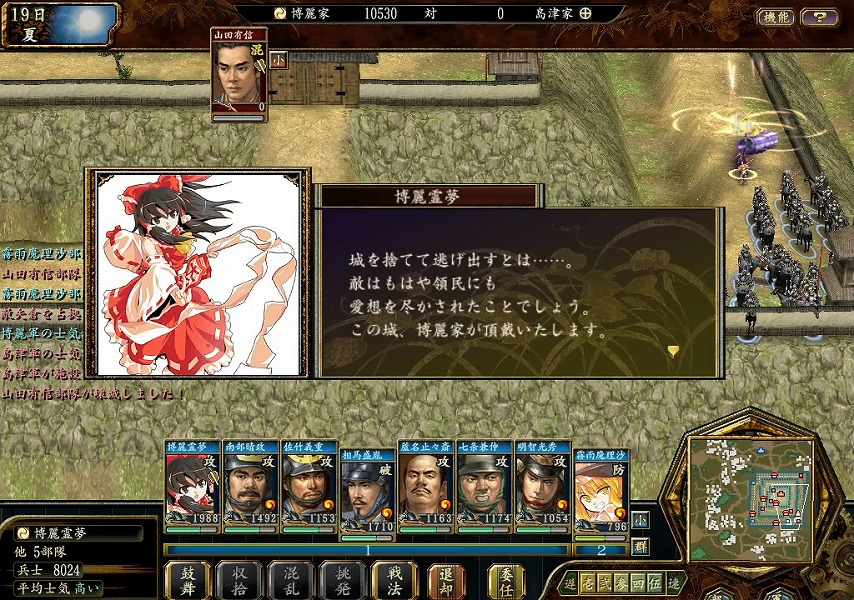Use the 収拾 rally command
The width and height of the screenshot is (854, 600).
click(239, 580)
